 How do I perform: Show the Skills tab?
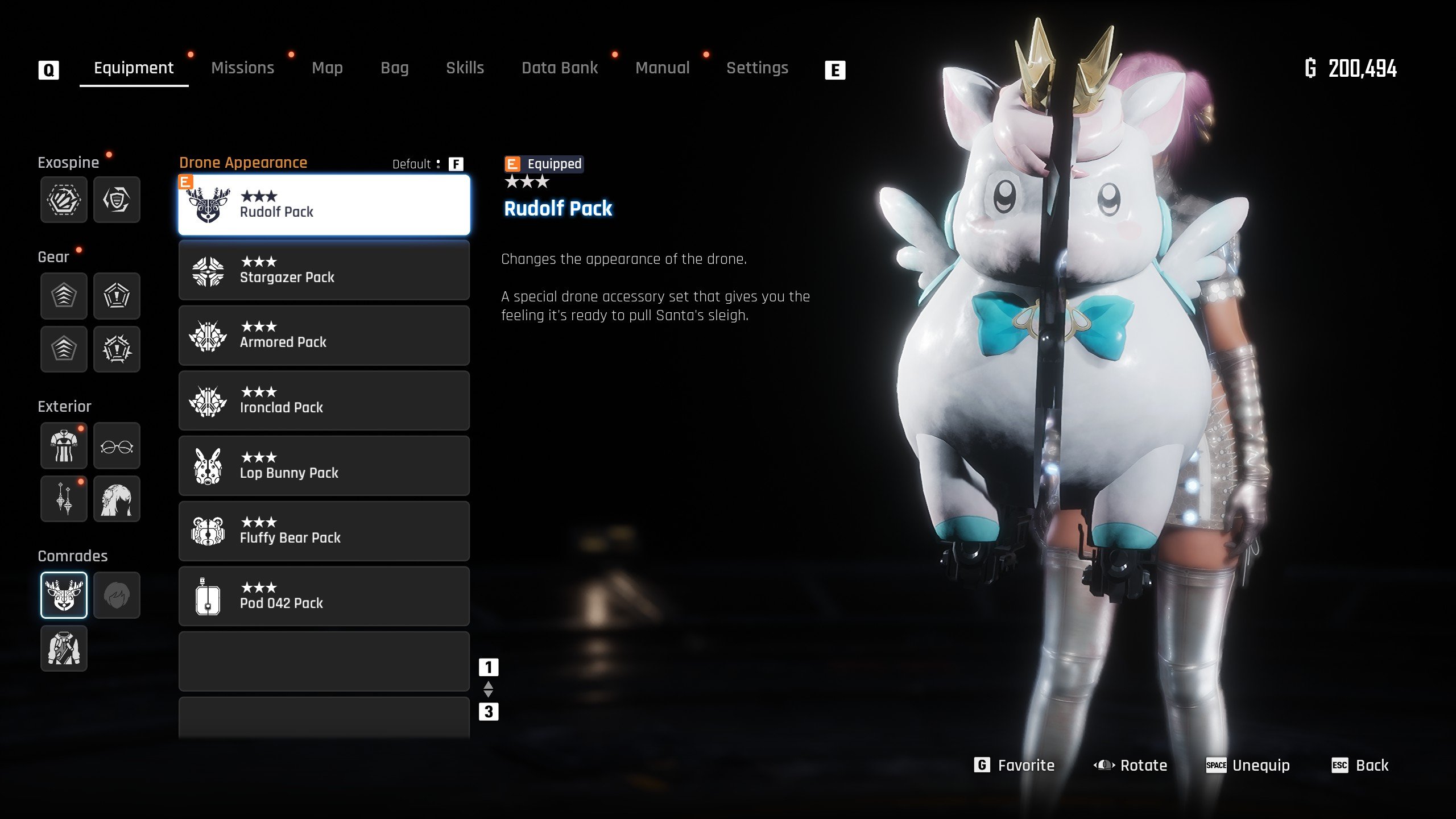point(465,68)
